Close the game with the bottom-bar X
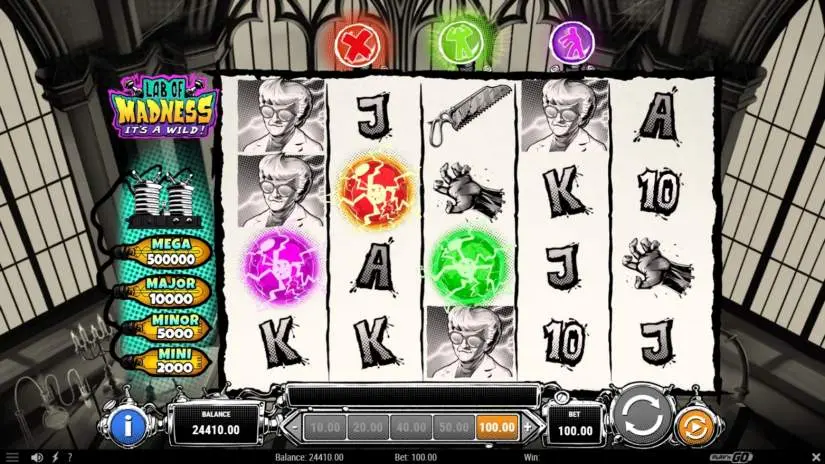 point(814,457)
